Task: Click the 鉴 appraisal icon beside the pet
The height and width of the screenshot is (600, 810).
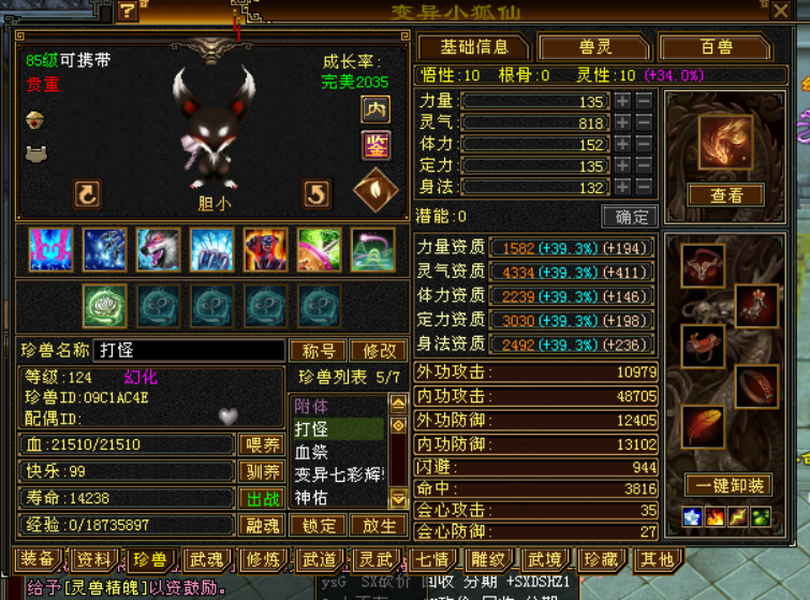Action: coord(375,146)
